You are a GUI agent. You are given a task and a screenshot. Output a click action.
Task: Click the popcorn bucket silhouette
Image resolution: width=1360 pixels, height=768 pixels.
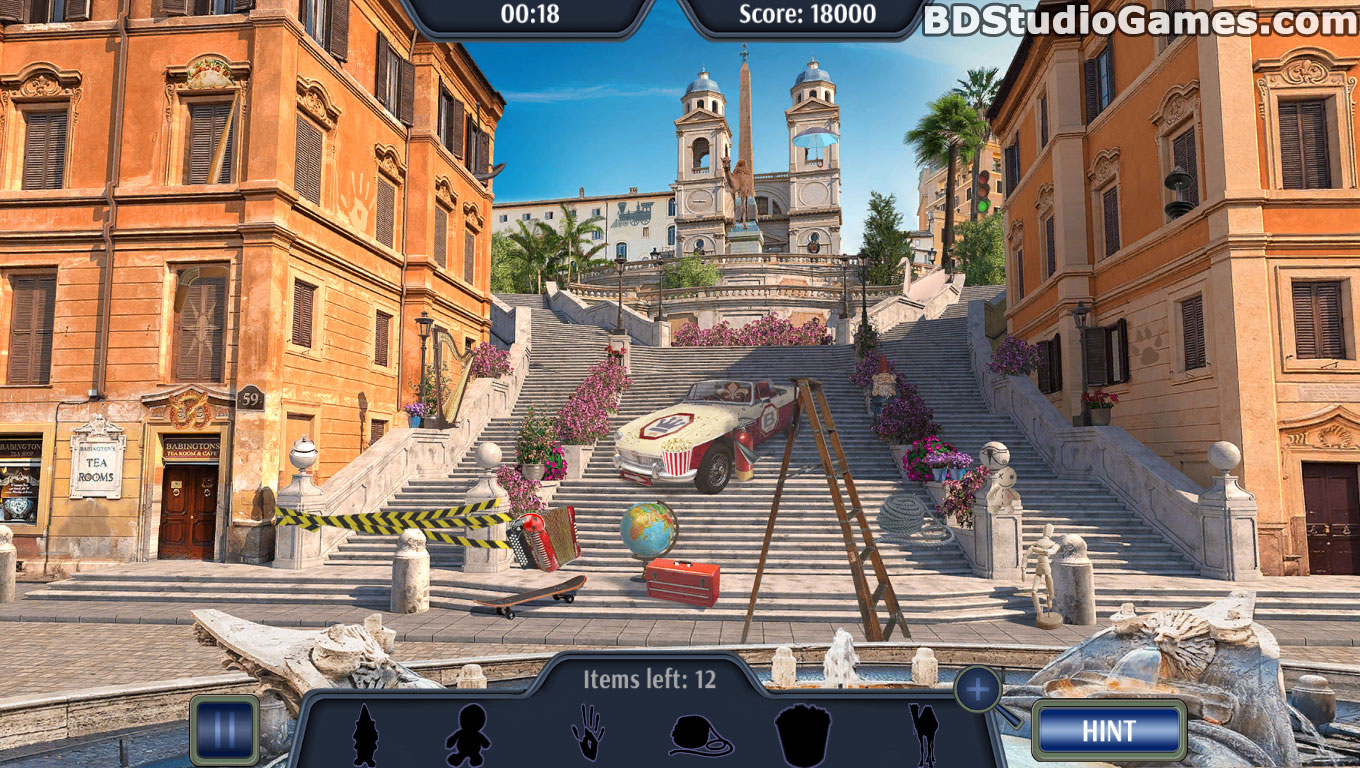803,735
